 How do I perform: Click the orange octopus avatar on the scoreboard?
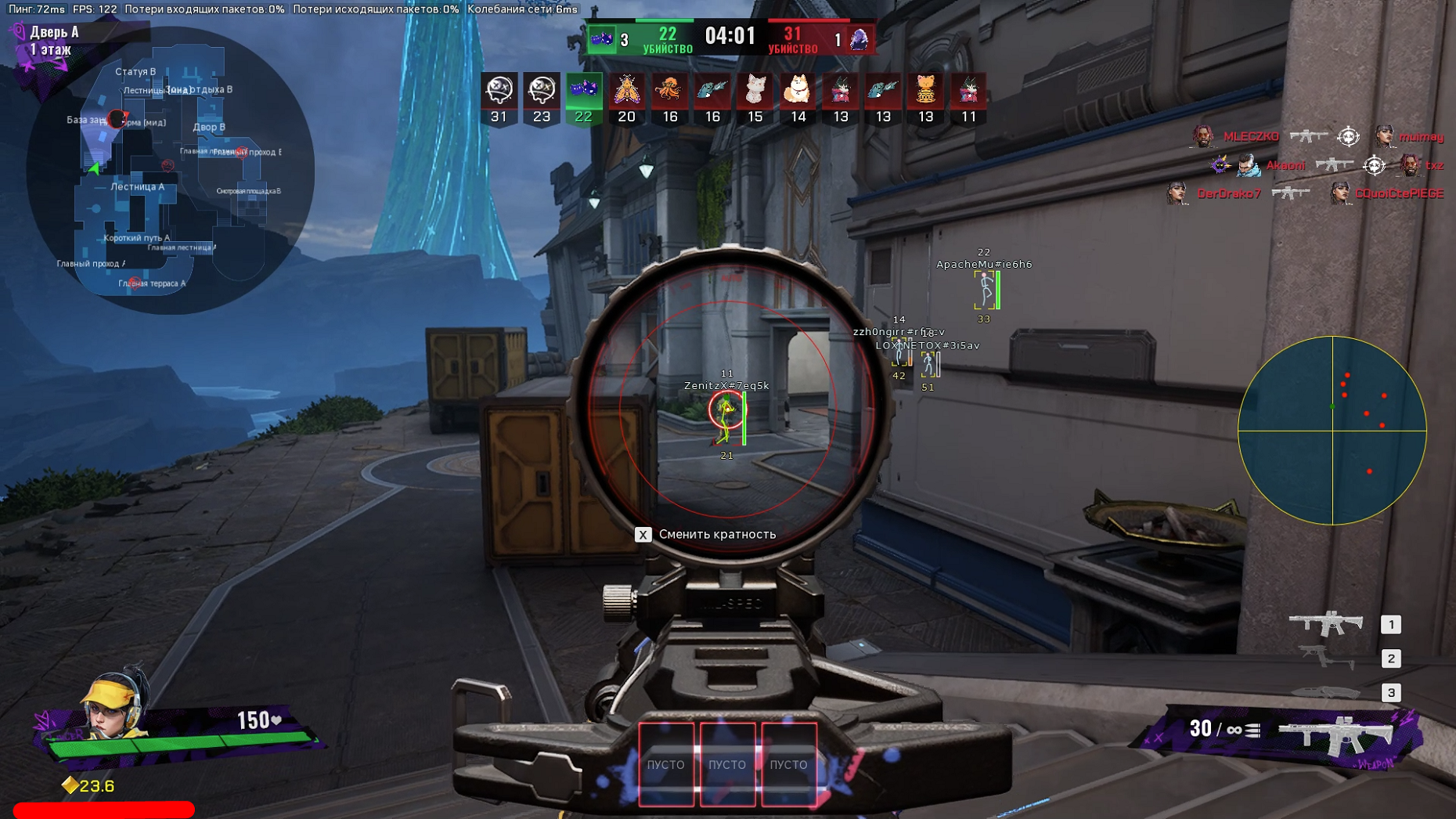click(669, 91)
